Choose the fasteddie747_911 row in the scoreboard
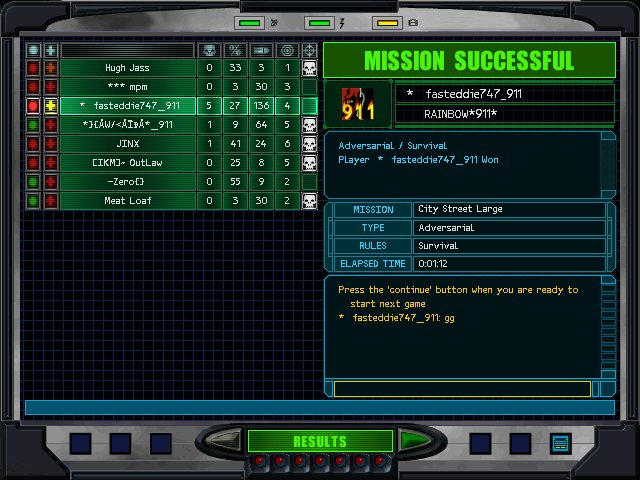The width and height of the screenshot is (640, 480). coord(128,106)
